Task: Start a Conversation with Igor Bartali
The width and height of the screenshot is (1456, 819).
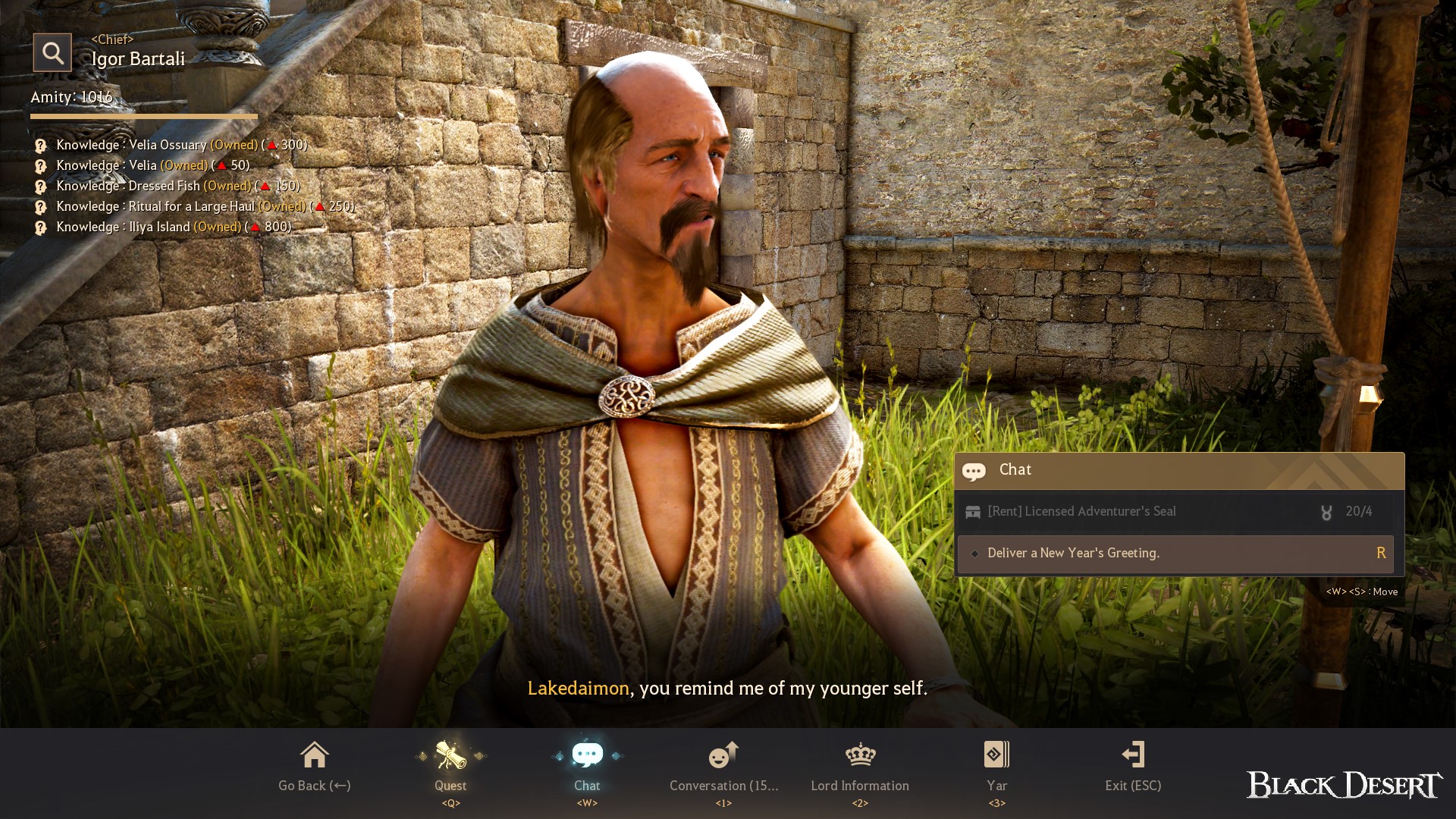Action: 723,767
